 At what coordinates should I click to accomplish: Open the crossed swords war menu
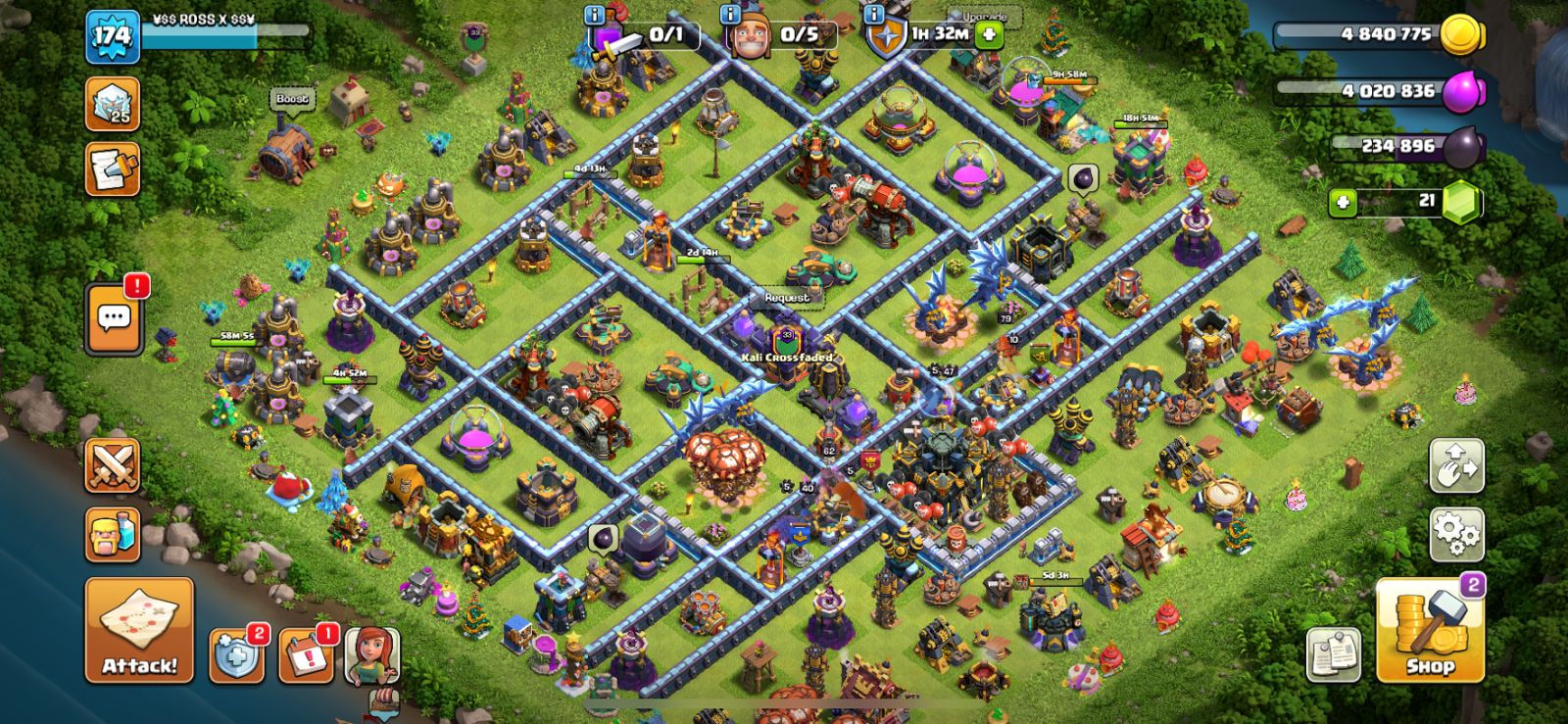tap(113, 465)
